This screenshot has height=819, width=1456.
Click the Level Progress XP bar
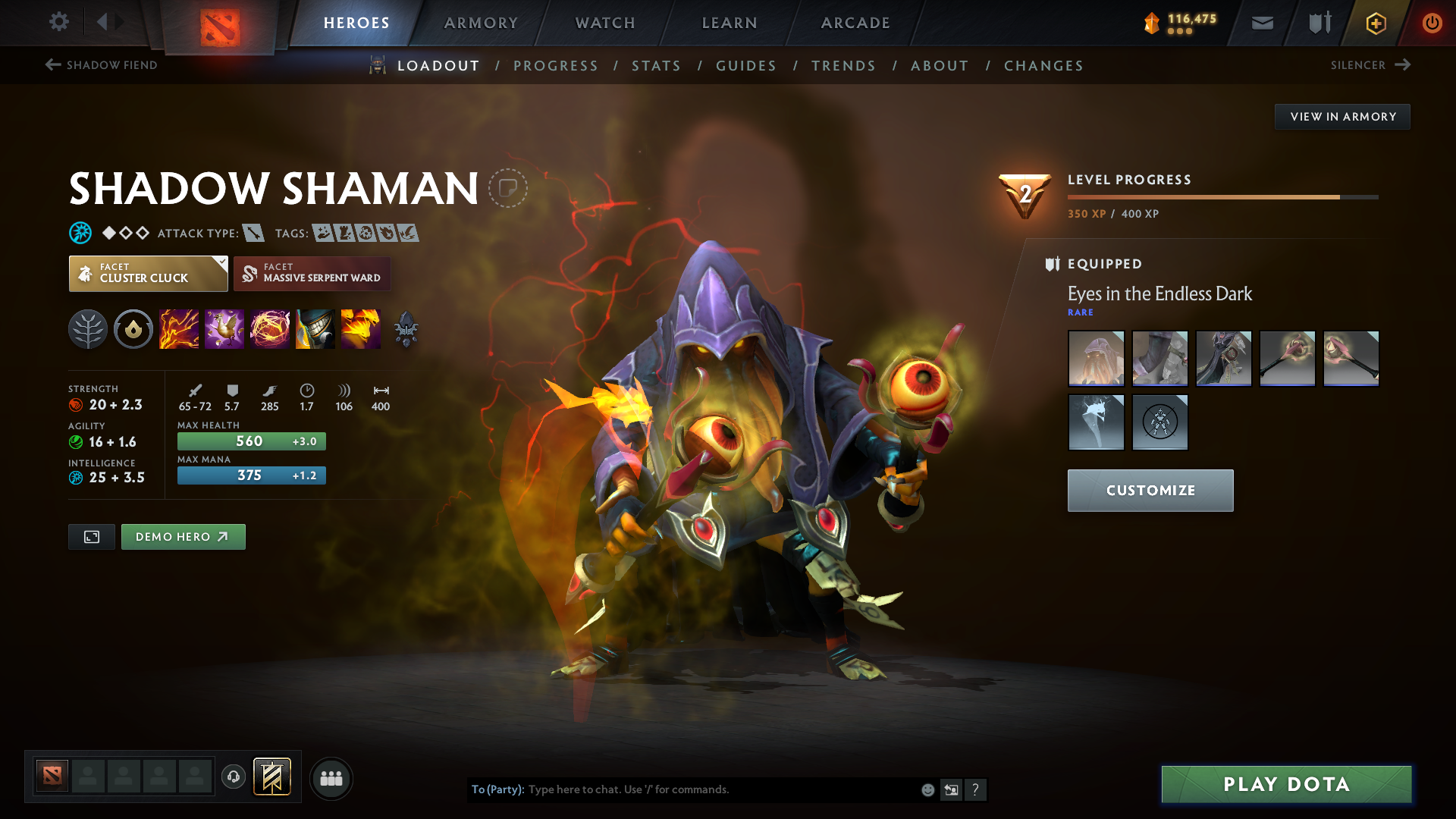click(1221, 196)
